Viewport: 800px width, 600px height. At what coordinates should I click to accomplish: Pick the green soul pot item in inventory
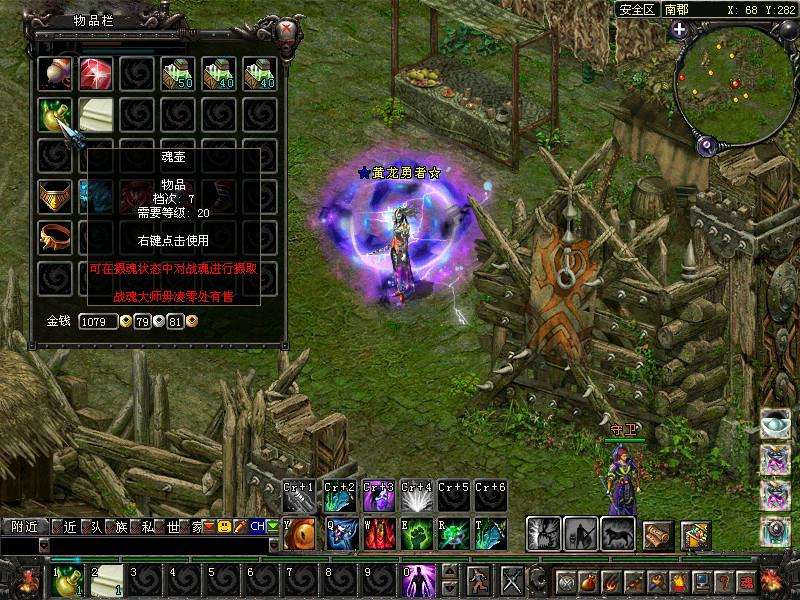(55, 115)
